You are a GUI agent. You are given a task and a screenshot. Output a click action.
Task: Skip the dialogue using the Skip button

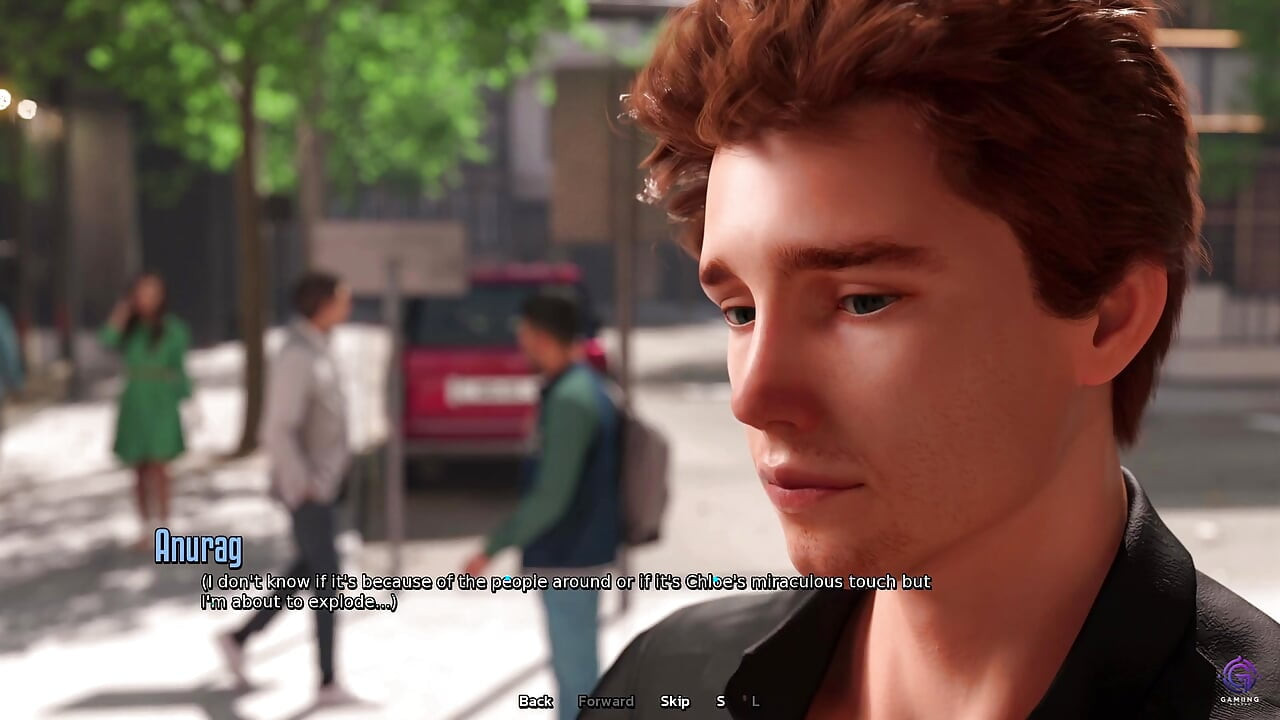(675, 701)
